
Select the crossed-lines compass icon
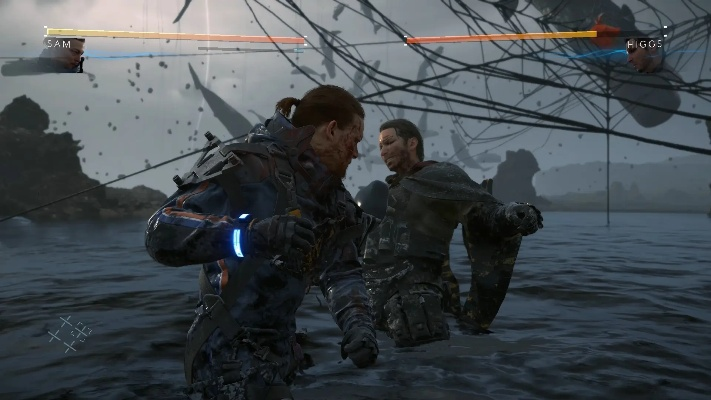point(71,332)
